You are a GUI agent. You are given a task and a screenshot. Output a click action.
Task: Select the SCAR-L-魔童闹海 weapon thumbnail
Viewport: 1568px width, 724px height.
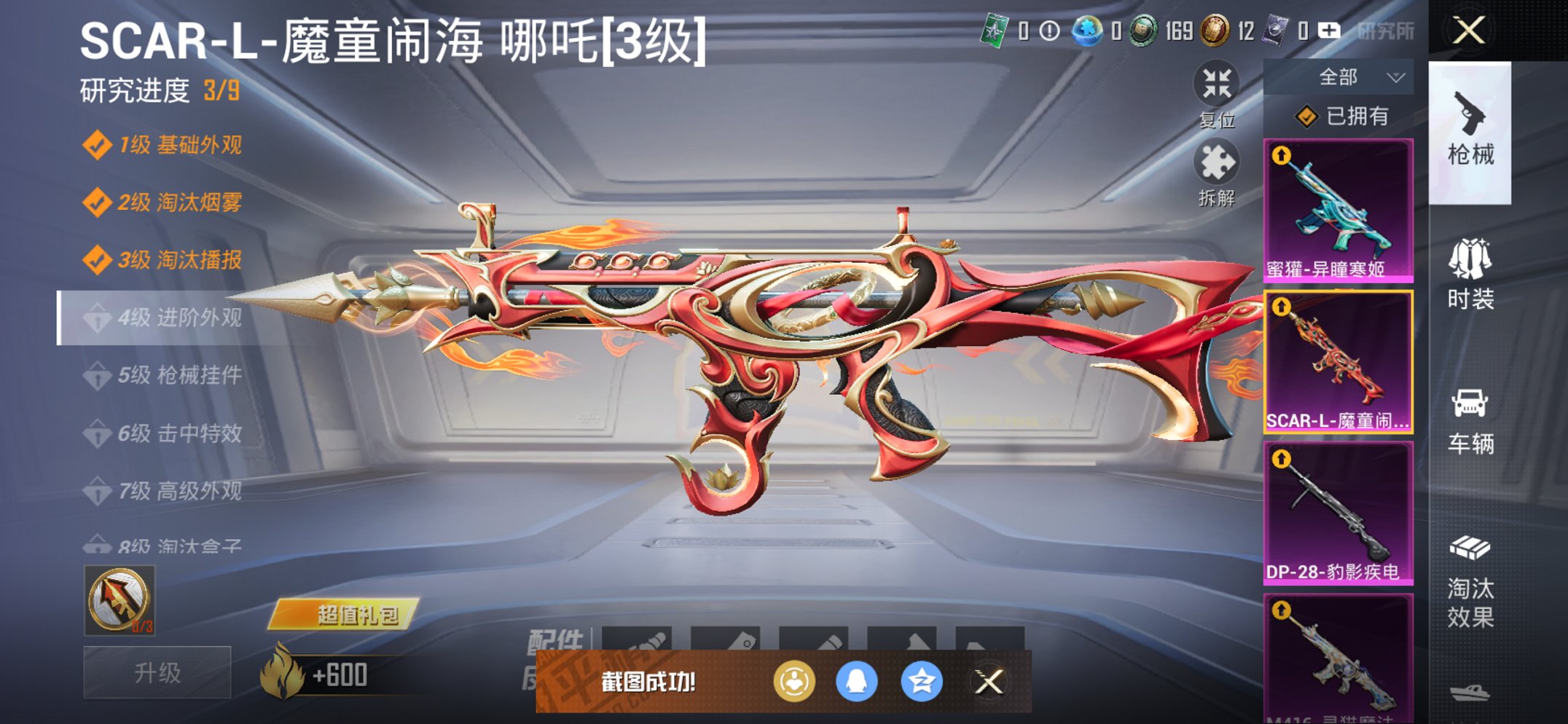[x=1339, y=361]
